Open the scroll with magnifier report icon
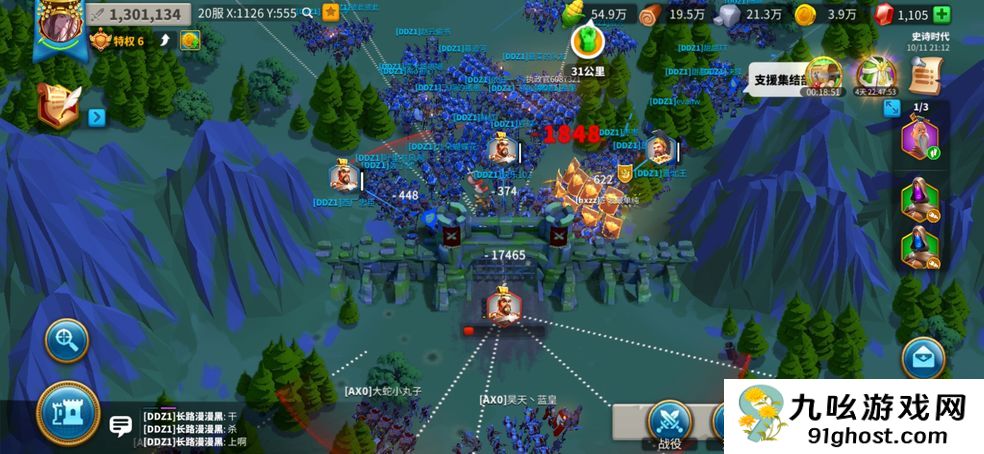Image resolution: width=984 pixels, height=454 pixels. [x=926, y=75]
